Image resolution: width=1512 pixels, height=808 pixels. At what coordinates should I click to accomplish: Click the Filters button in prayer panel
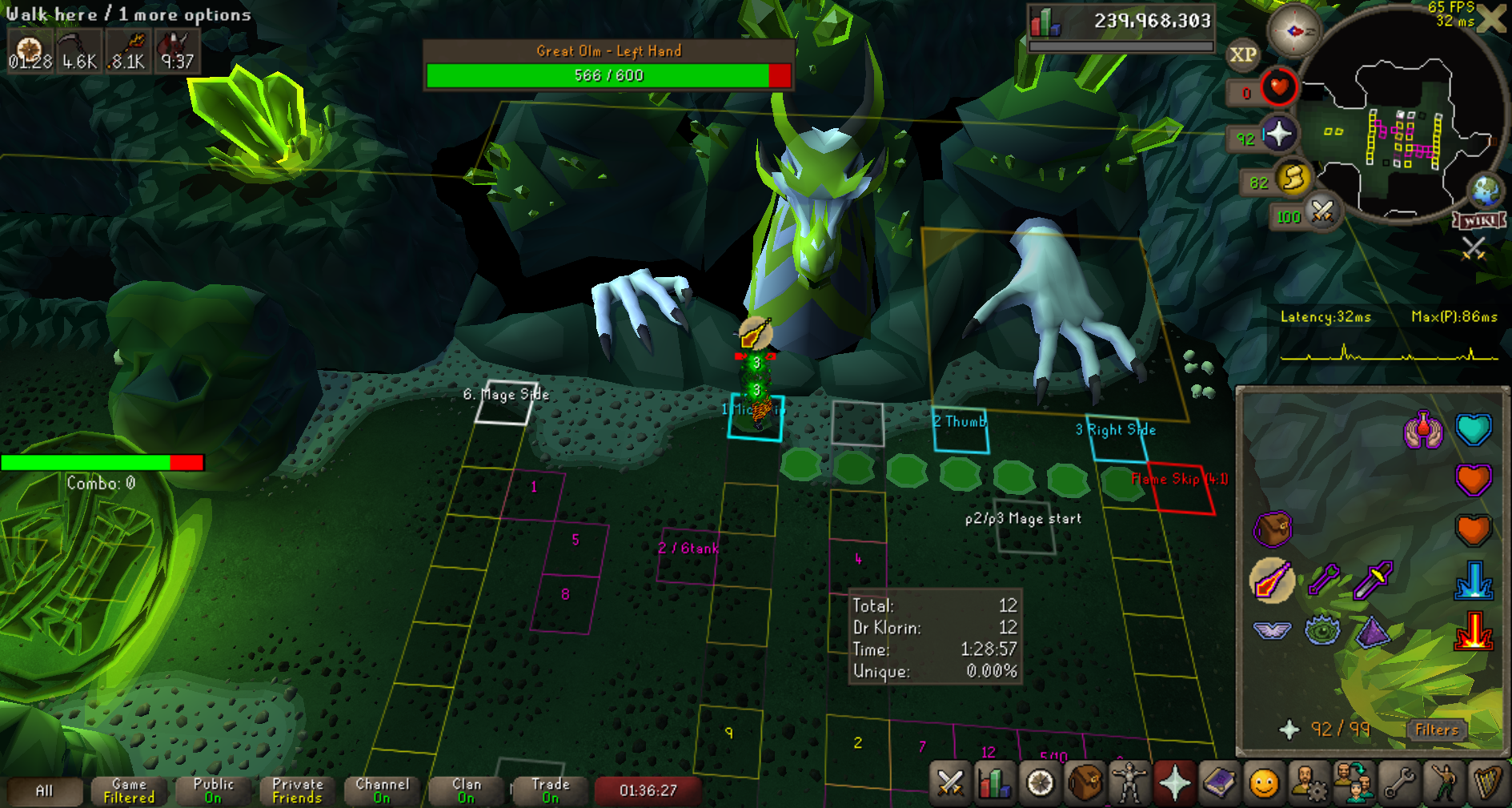coord(1437,730)
